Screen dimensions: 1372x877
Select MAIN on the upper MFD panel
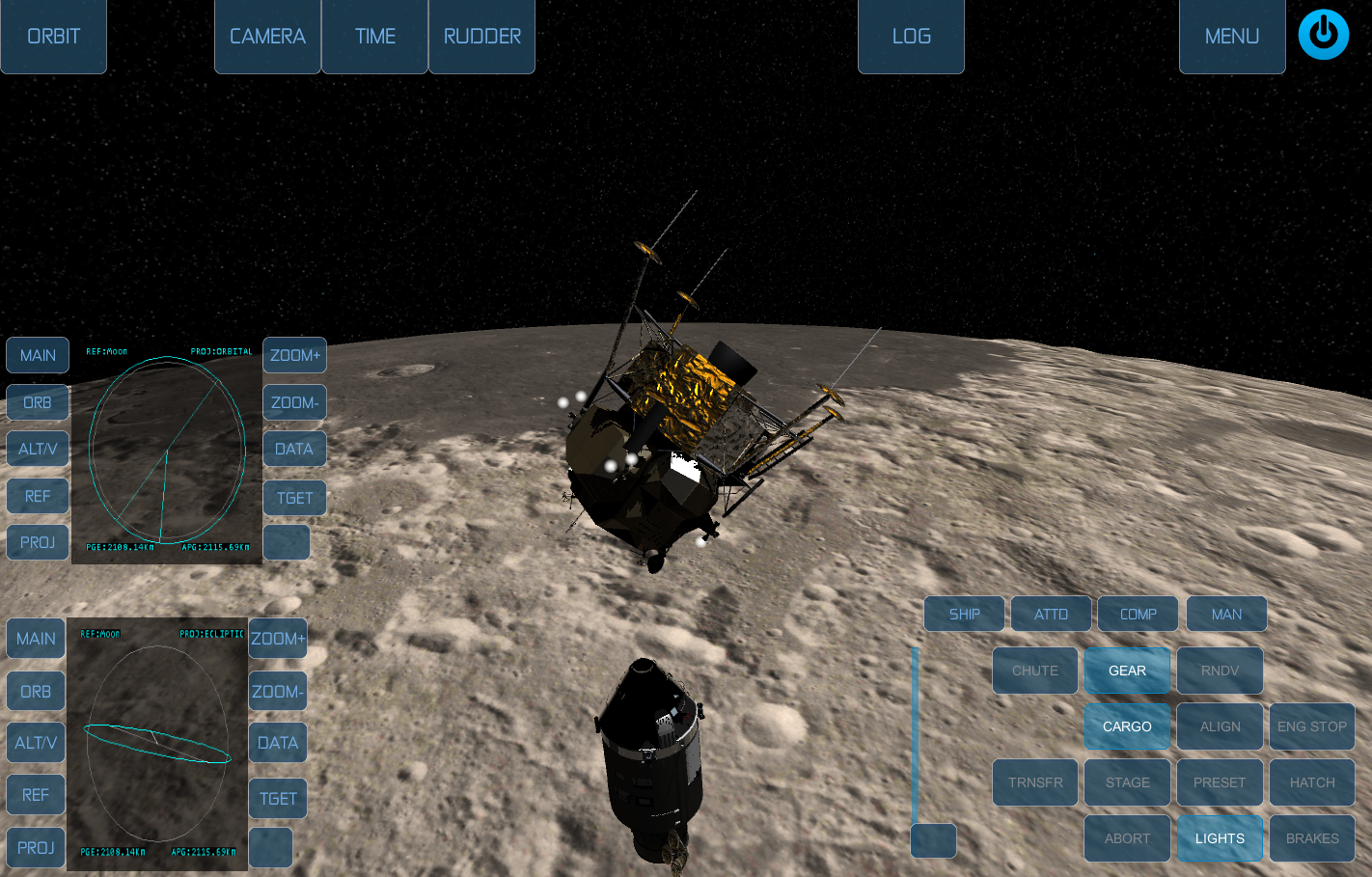[38, 355]
